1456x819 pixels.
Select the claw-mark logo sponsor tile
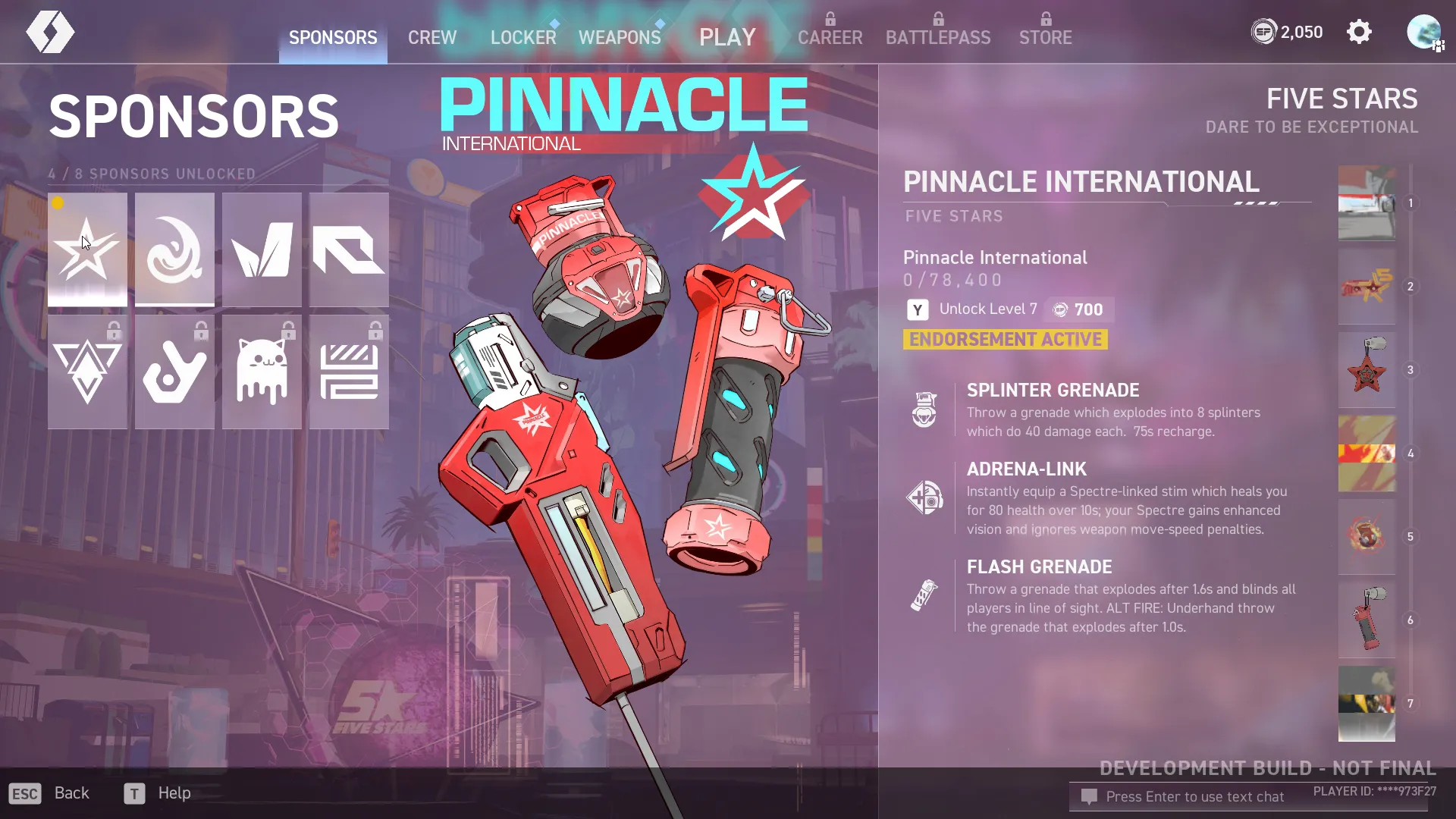262,249
